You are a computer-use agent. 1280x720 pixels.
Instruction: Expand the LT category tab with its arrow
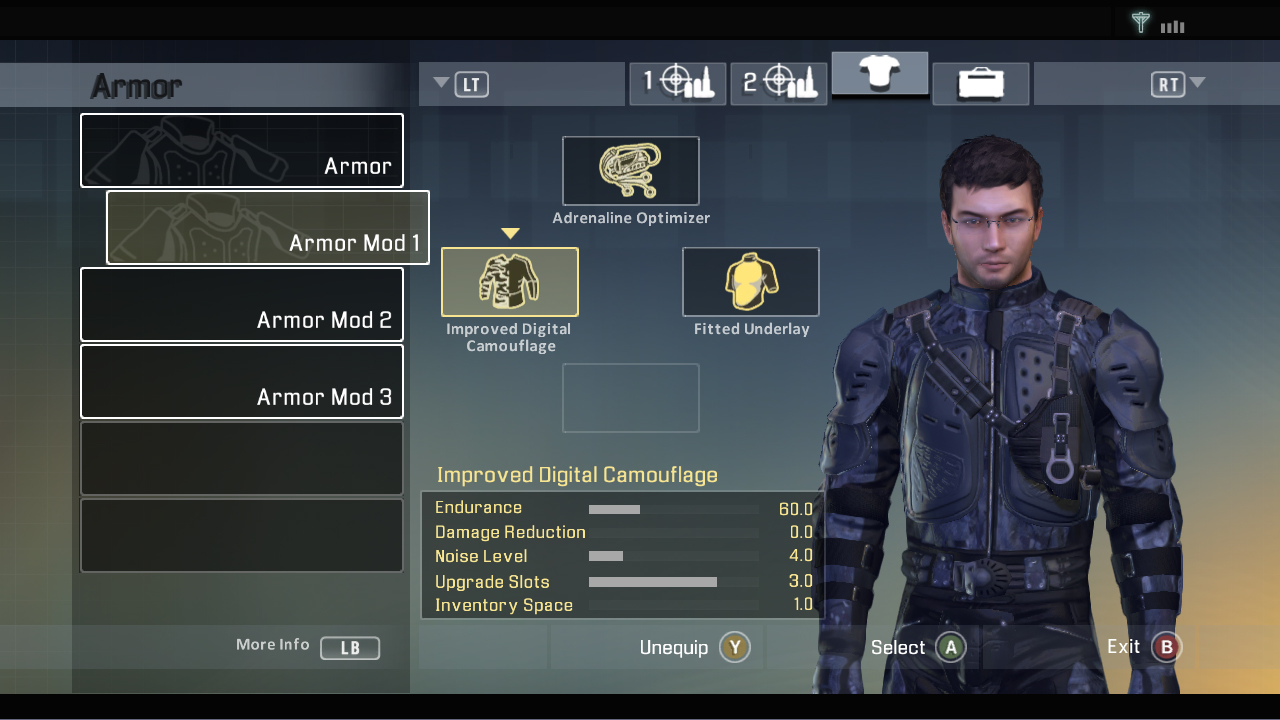click(441, 84)
